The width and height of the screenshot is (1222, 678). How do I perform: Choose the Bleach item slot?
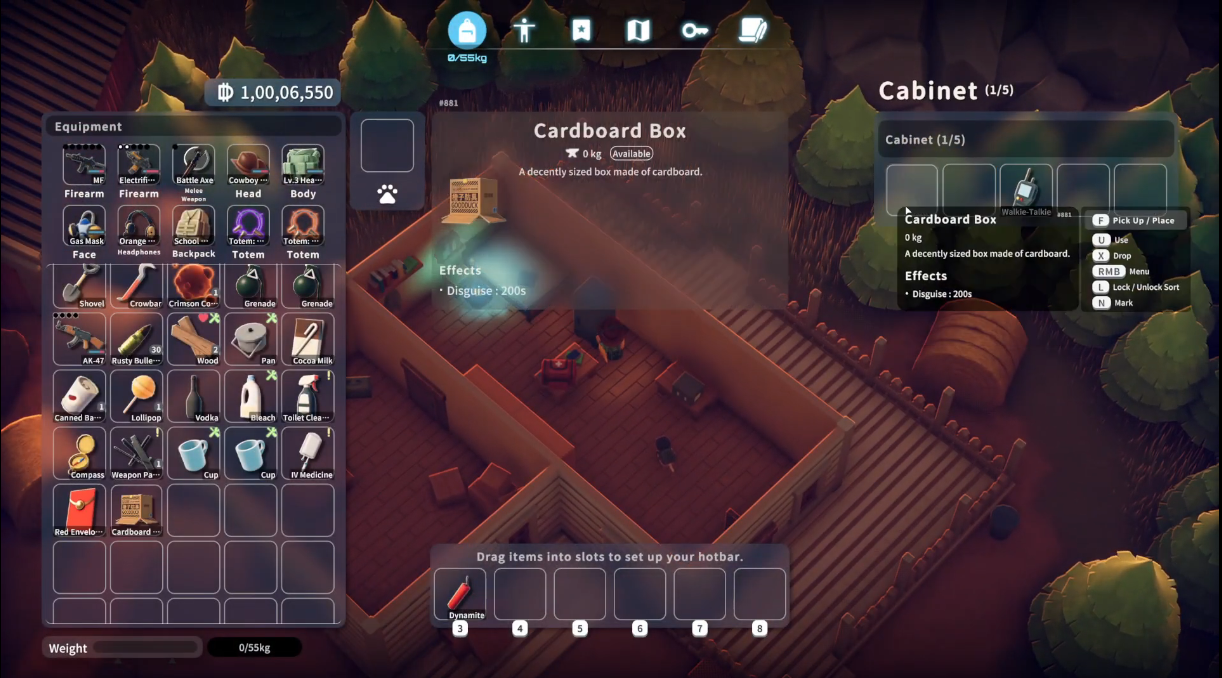tap(251, 396)
